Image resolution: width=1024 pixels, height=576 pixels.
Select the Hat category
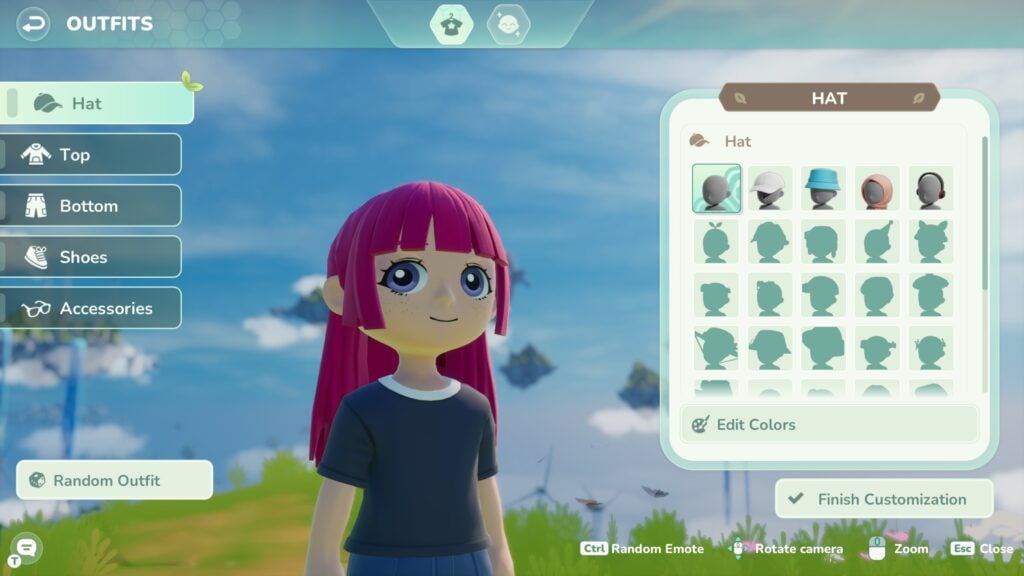(98, 103)
